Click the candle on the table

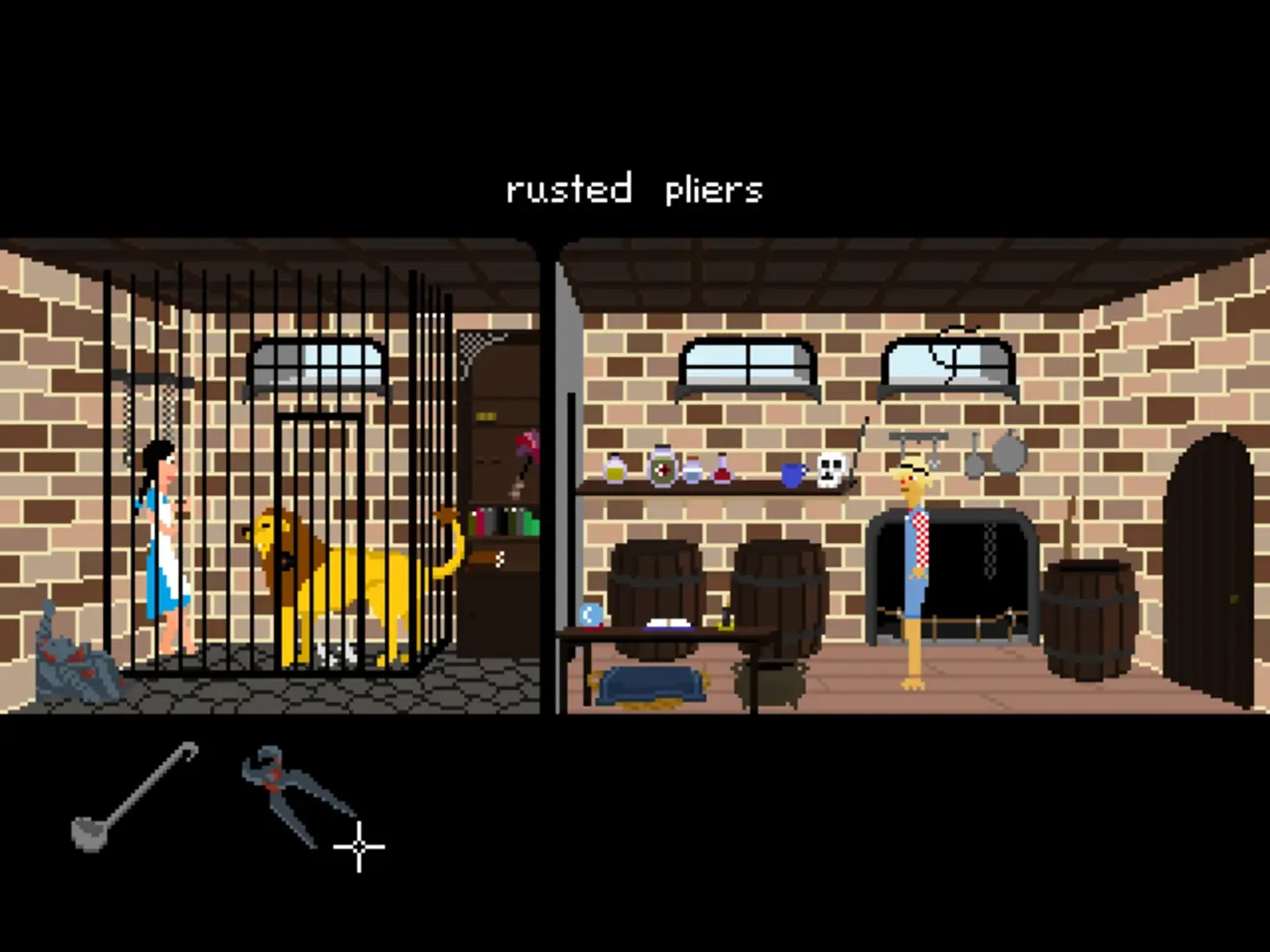pyautogui.click(x=726, y=617)
